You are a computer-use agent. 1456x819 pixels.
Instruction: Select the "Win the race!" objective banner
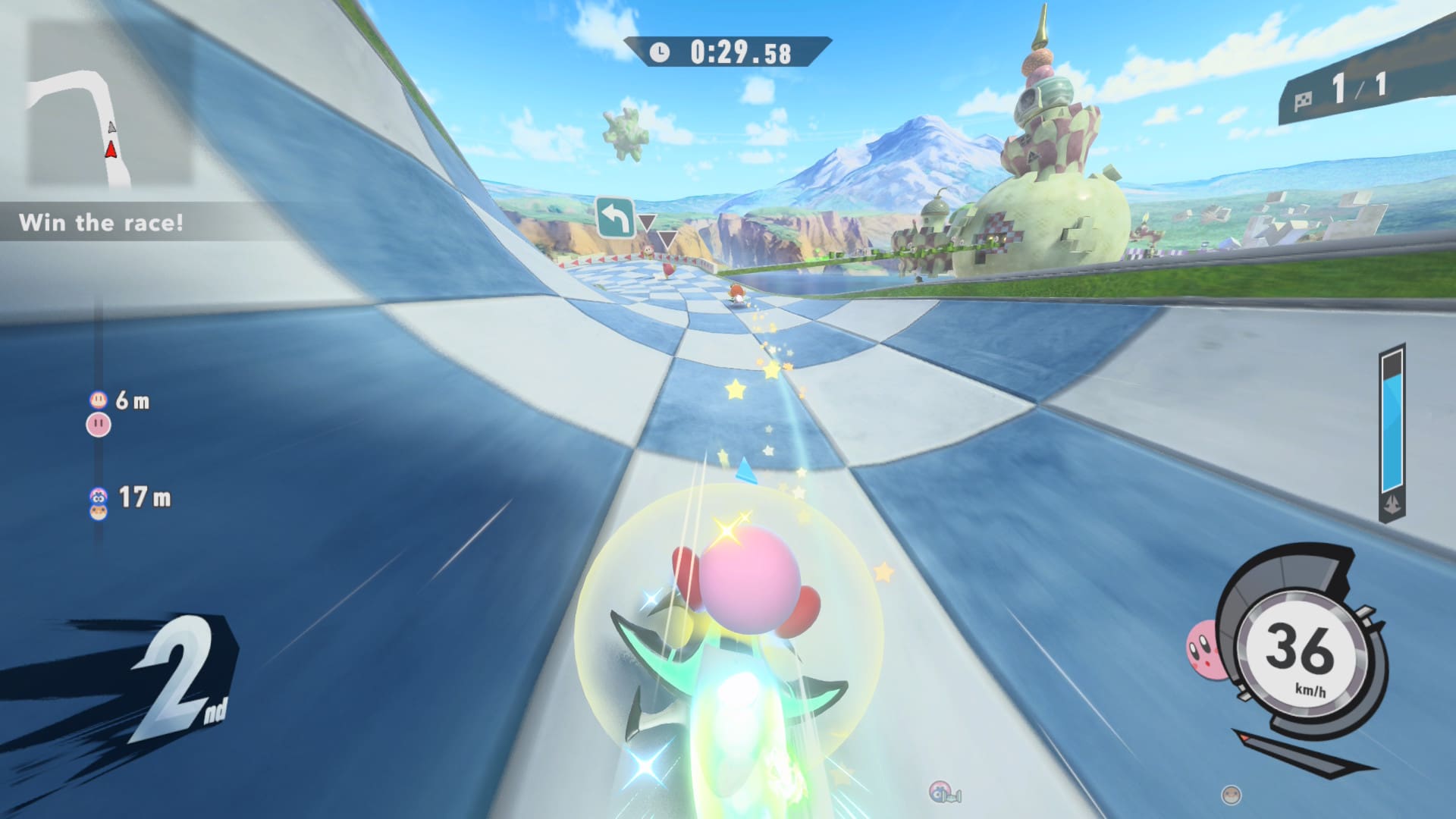point(101,222)
